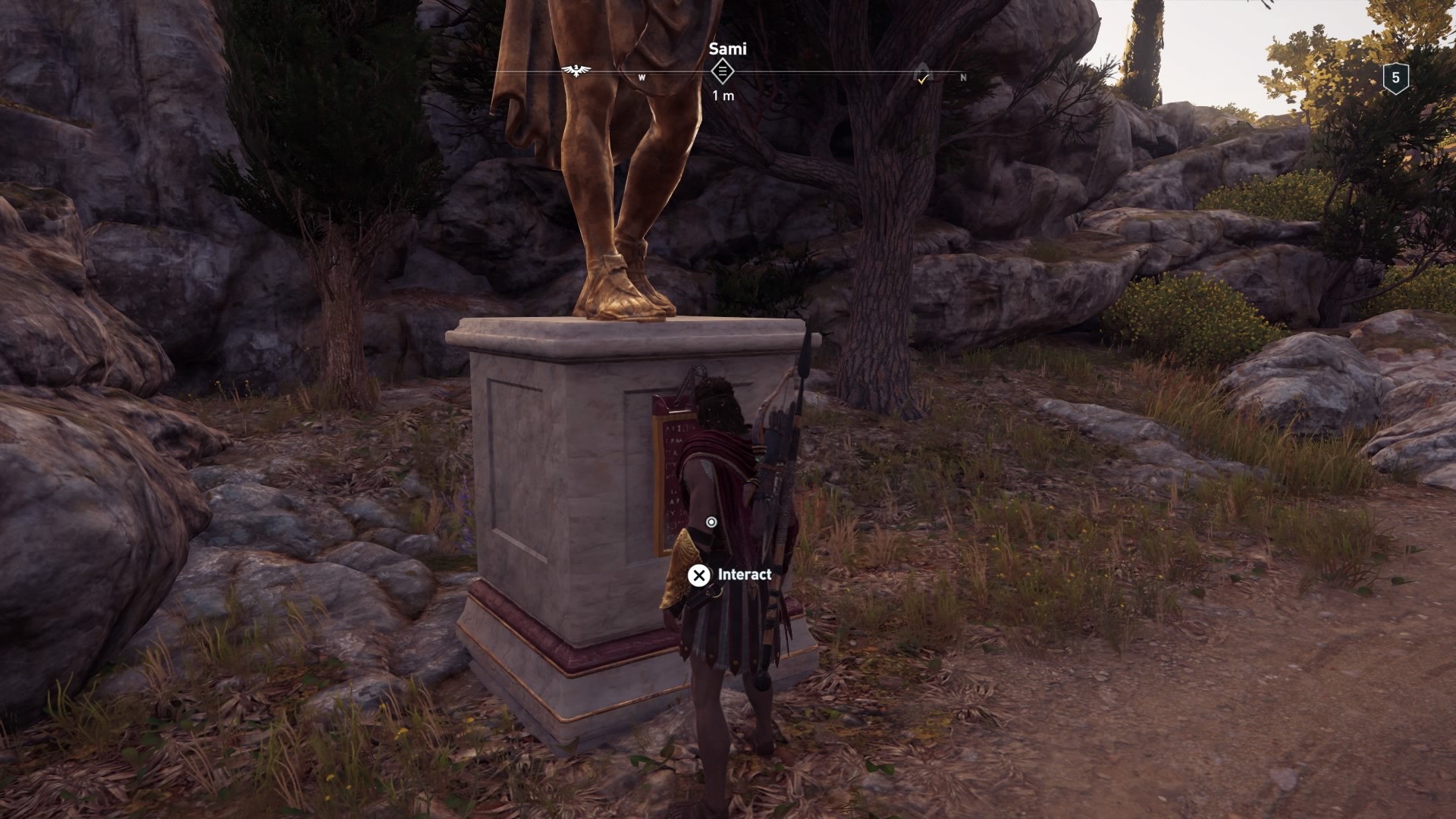Click the three-line glyph inside the Sami diamond

tap(723, 71)
